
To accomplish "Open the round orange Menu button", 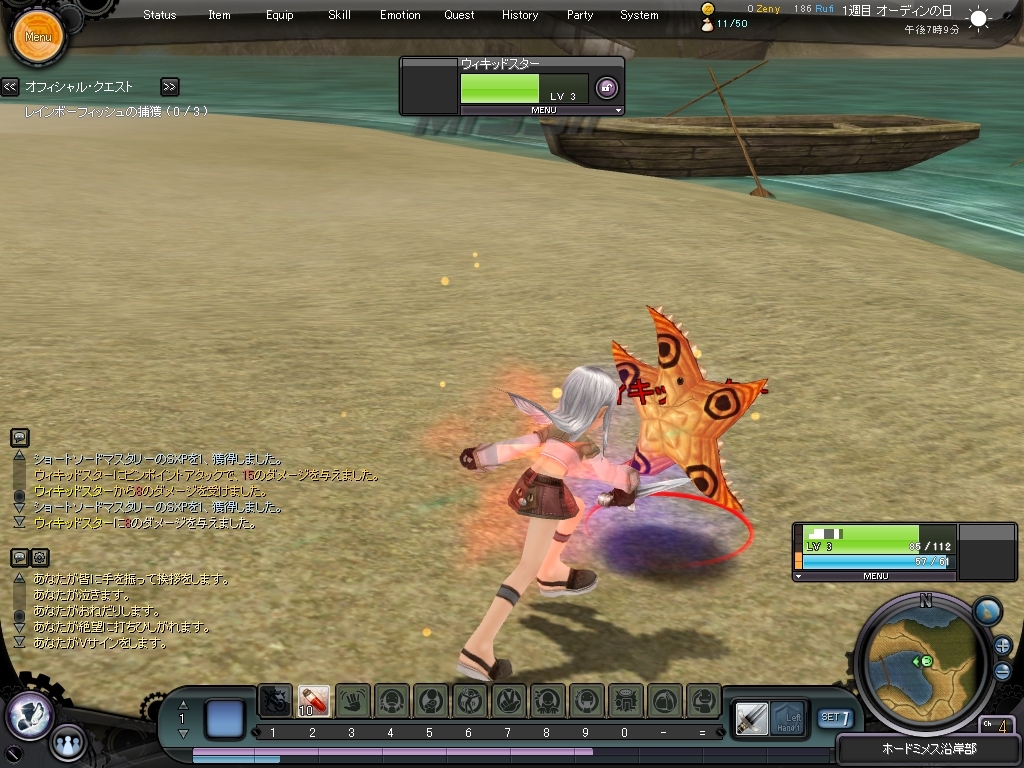I will coord(38,37).
